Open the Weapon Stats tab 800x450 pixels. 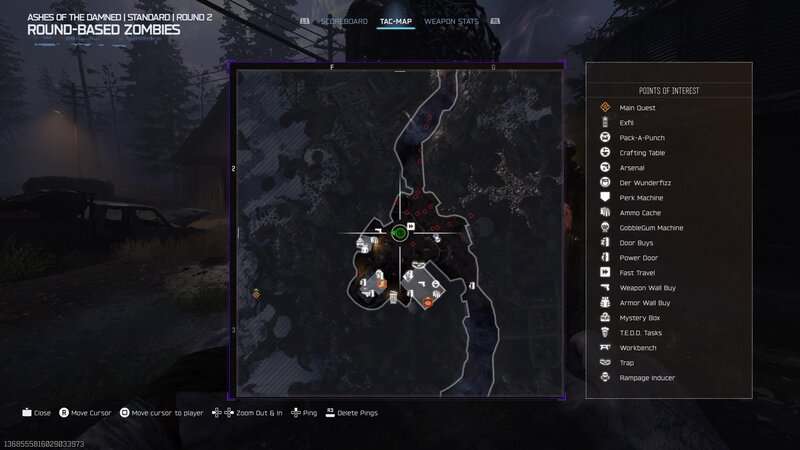click(x=449, y=20)
